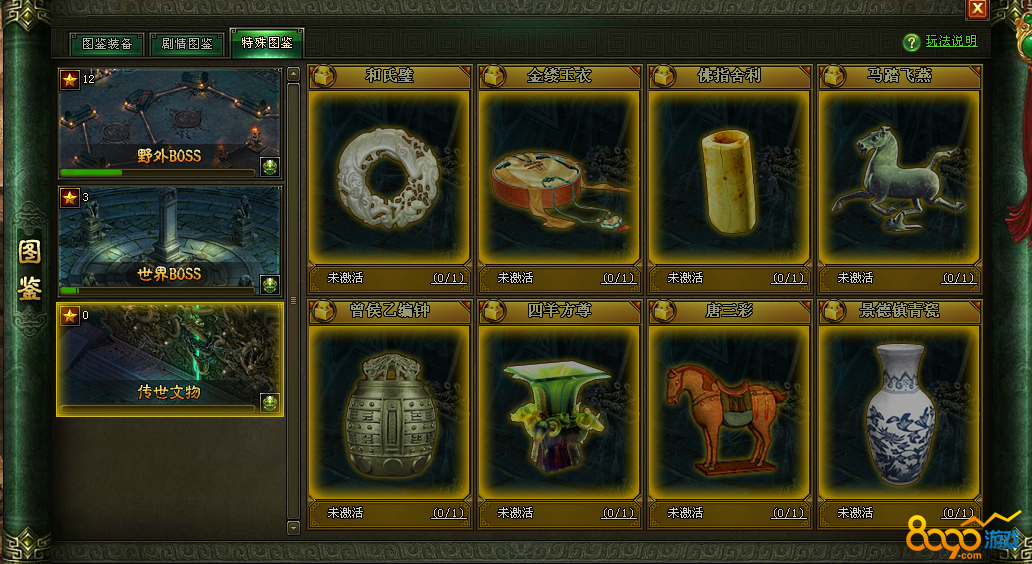Click the category list's scroll-up arrow
Viewport: 1032px width, 564px height.
point(293,73)
